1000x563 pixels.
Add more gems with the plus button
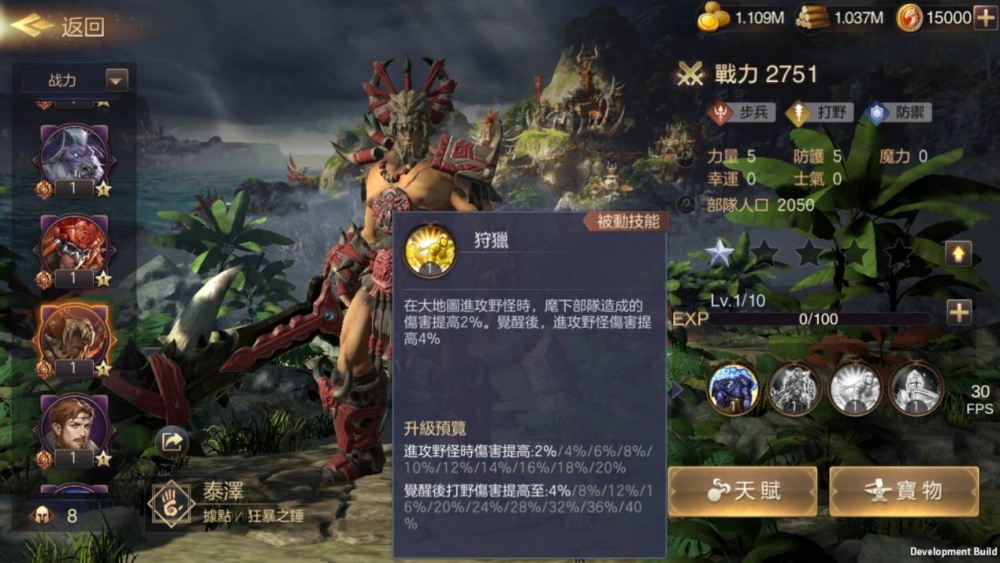[984, 16]
